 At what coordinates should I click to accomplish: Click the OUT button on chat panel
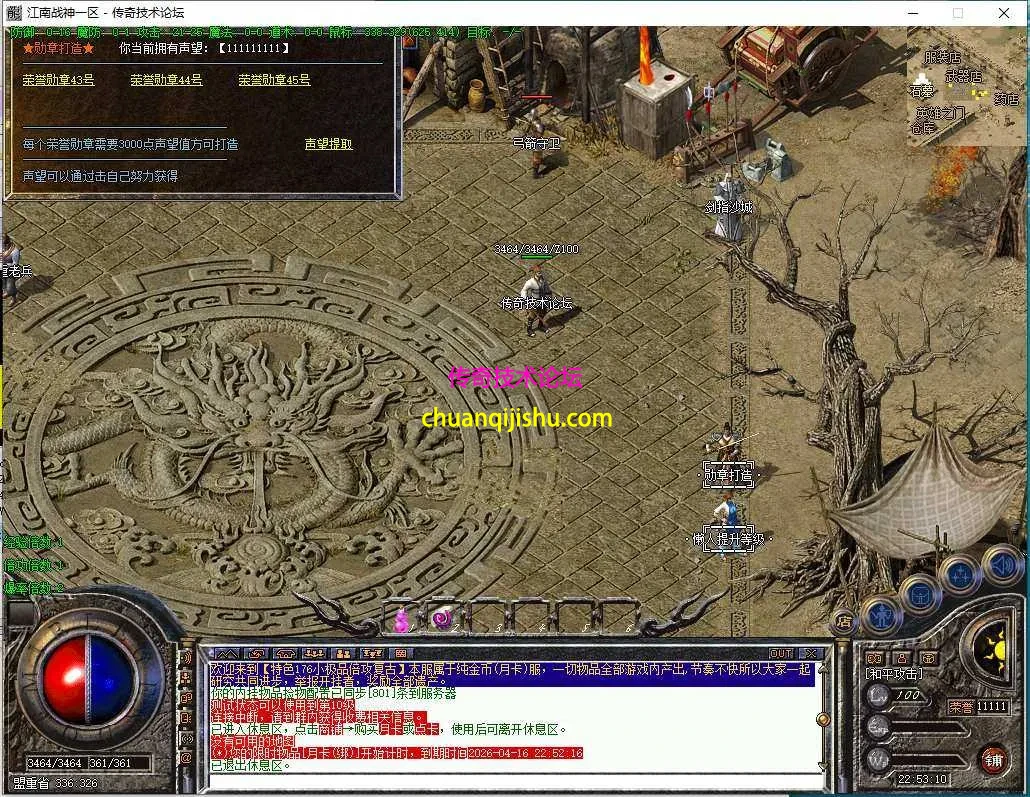point(781,654)
